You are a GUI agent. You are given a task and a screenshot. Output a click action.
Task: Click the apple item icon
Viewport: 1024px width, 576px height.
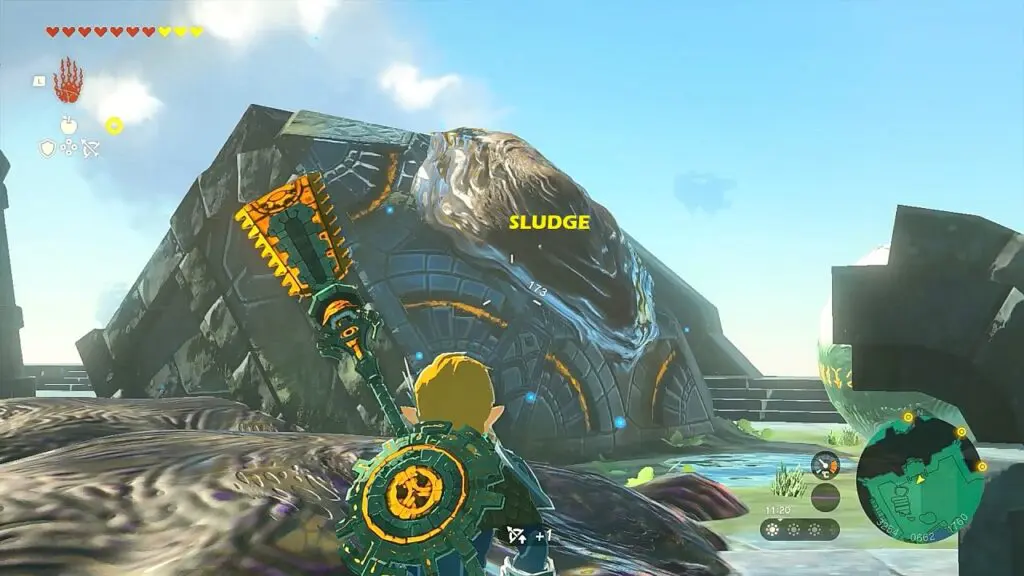(68, 125)
